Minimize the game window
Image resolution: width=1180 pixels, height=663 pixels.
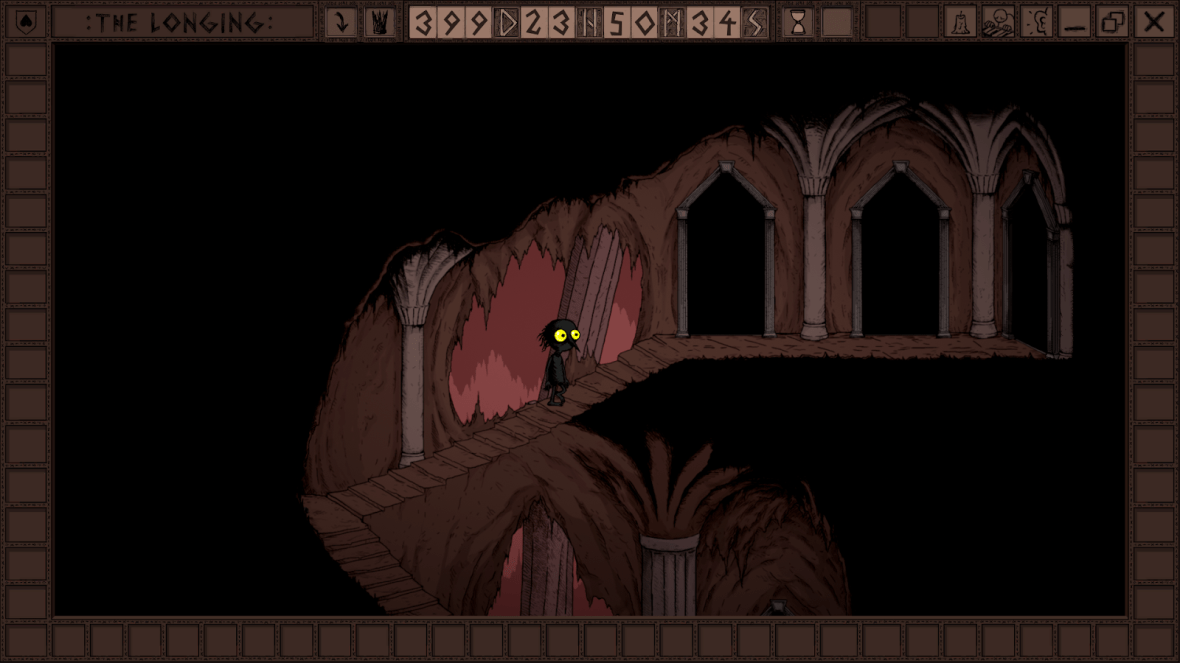(1075, 22)
